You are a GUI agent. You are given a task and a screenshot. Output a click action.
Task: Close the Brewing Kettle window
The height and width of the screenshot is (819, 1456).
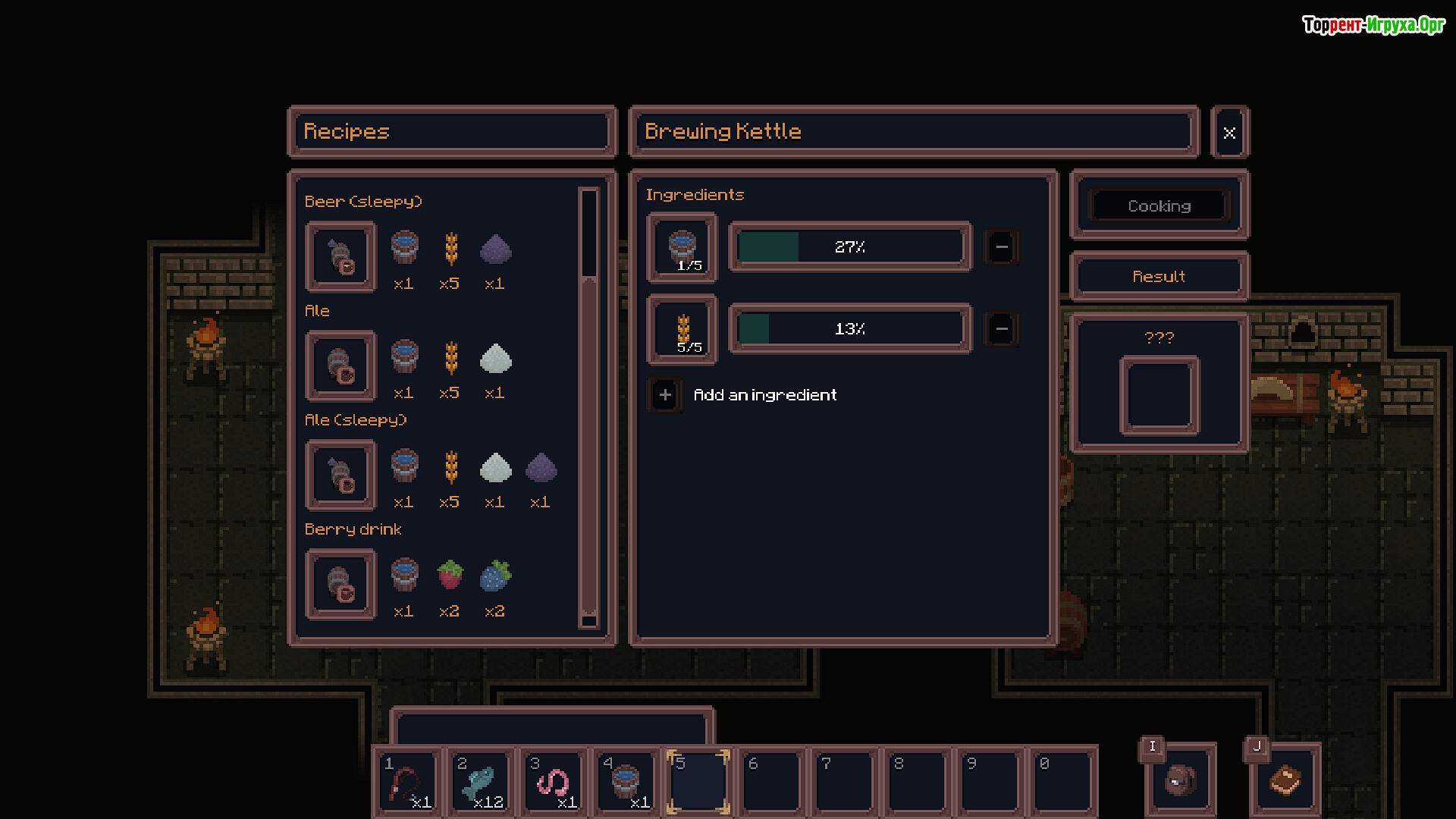pos(1229,133)
